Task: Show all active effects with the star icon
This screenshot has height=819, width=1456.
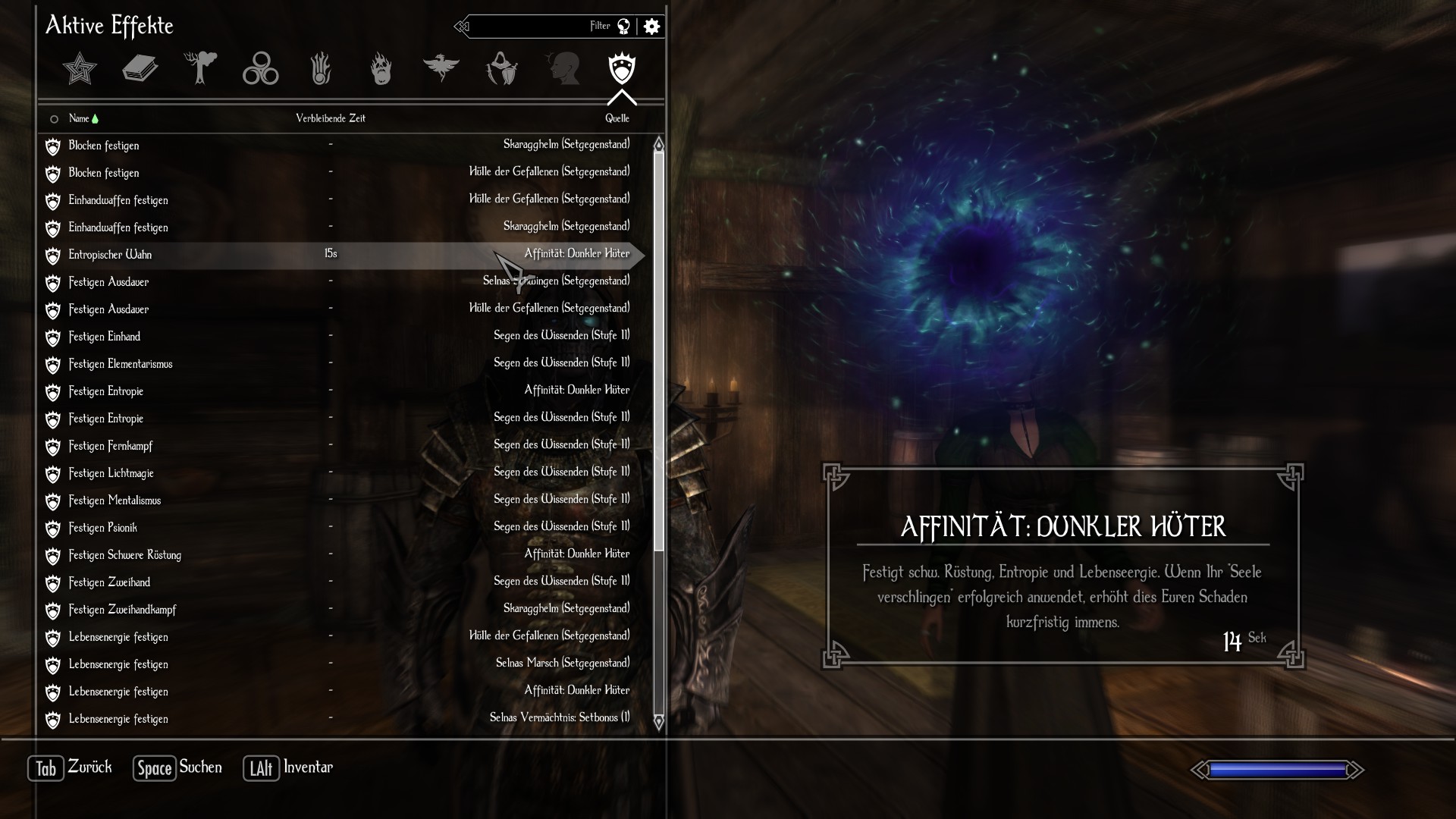Action: 80,69
